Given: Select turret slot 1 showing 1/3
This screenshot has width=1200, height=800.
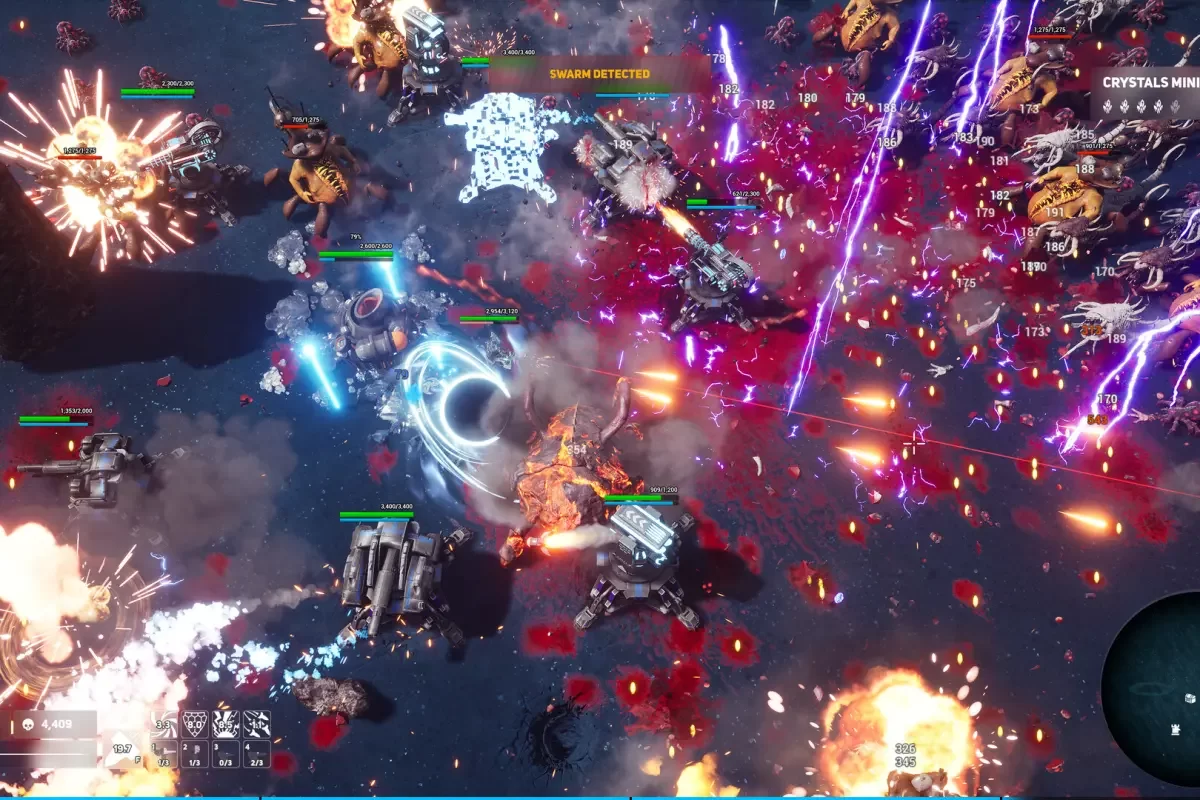Looking at the screenshot, I should (163, 754).
